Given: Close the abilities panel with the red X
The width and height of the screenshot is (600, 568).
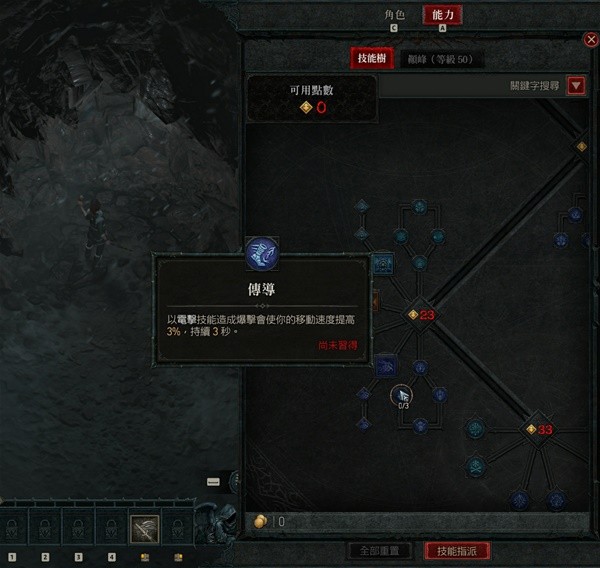Looking at the screenshot, I should click(590, 40).
